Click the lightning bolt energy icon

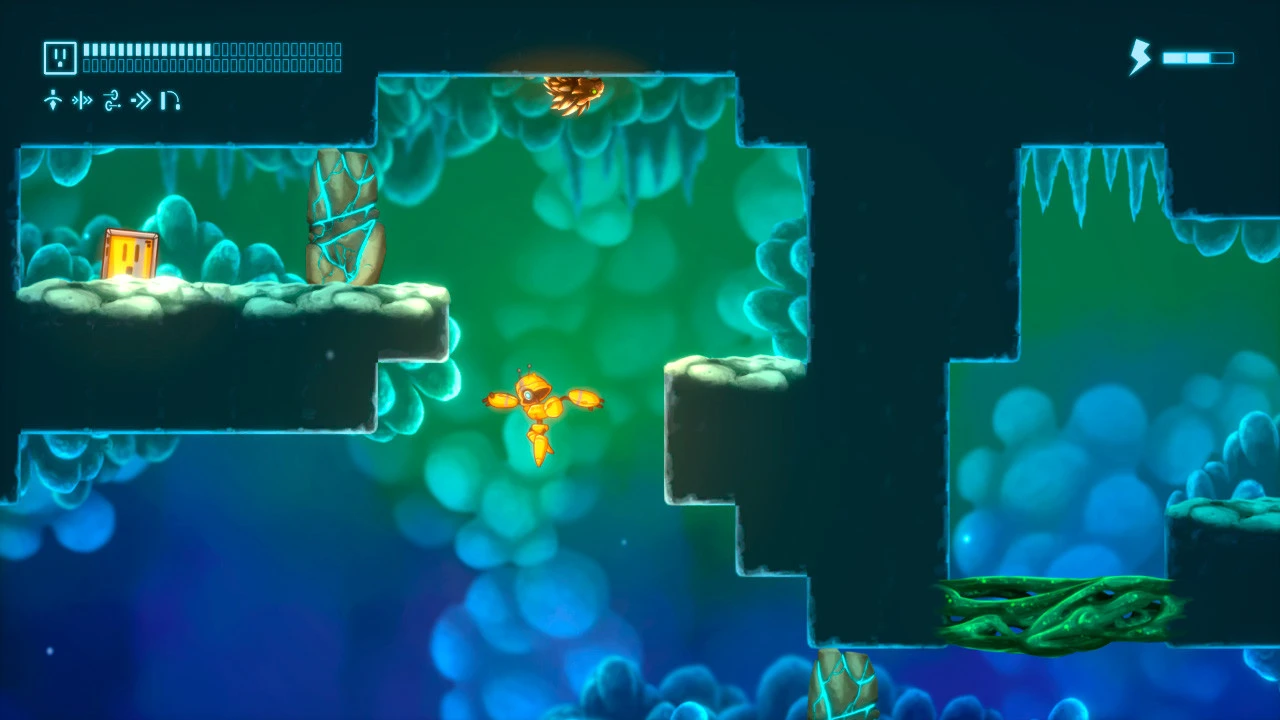(1138, 58)
